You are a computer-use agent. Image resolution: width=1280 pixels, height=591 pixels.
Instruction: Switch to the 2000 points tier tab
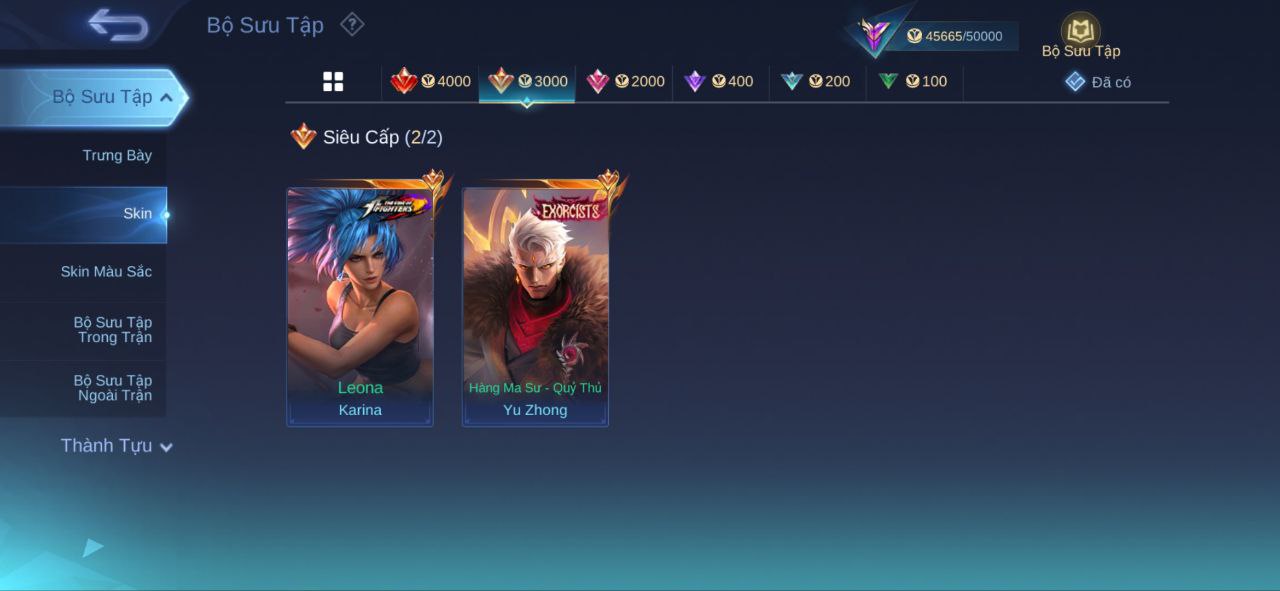(x=625, y=82)
